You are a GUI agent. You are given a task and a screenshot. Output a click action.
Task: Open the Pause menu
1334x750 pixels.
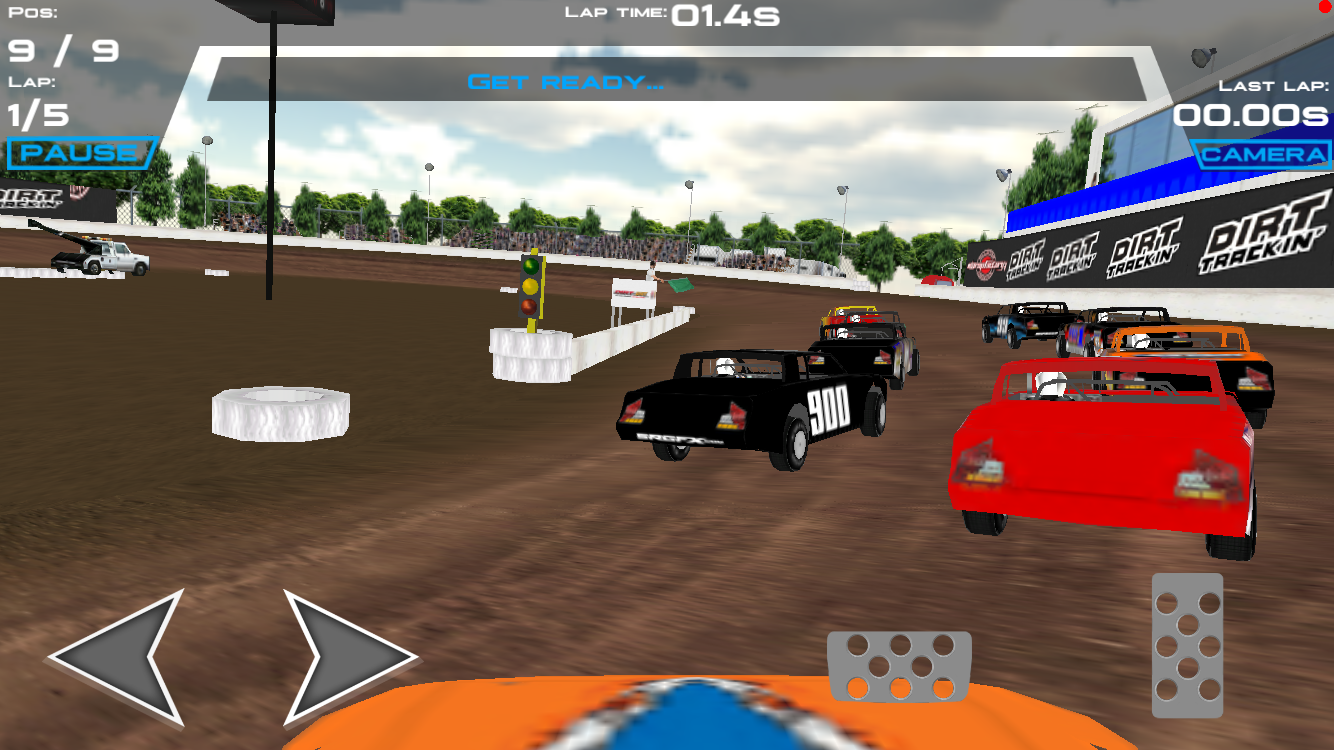point(78,150)
